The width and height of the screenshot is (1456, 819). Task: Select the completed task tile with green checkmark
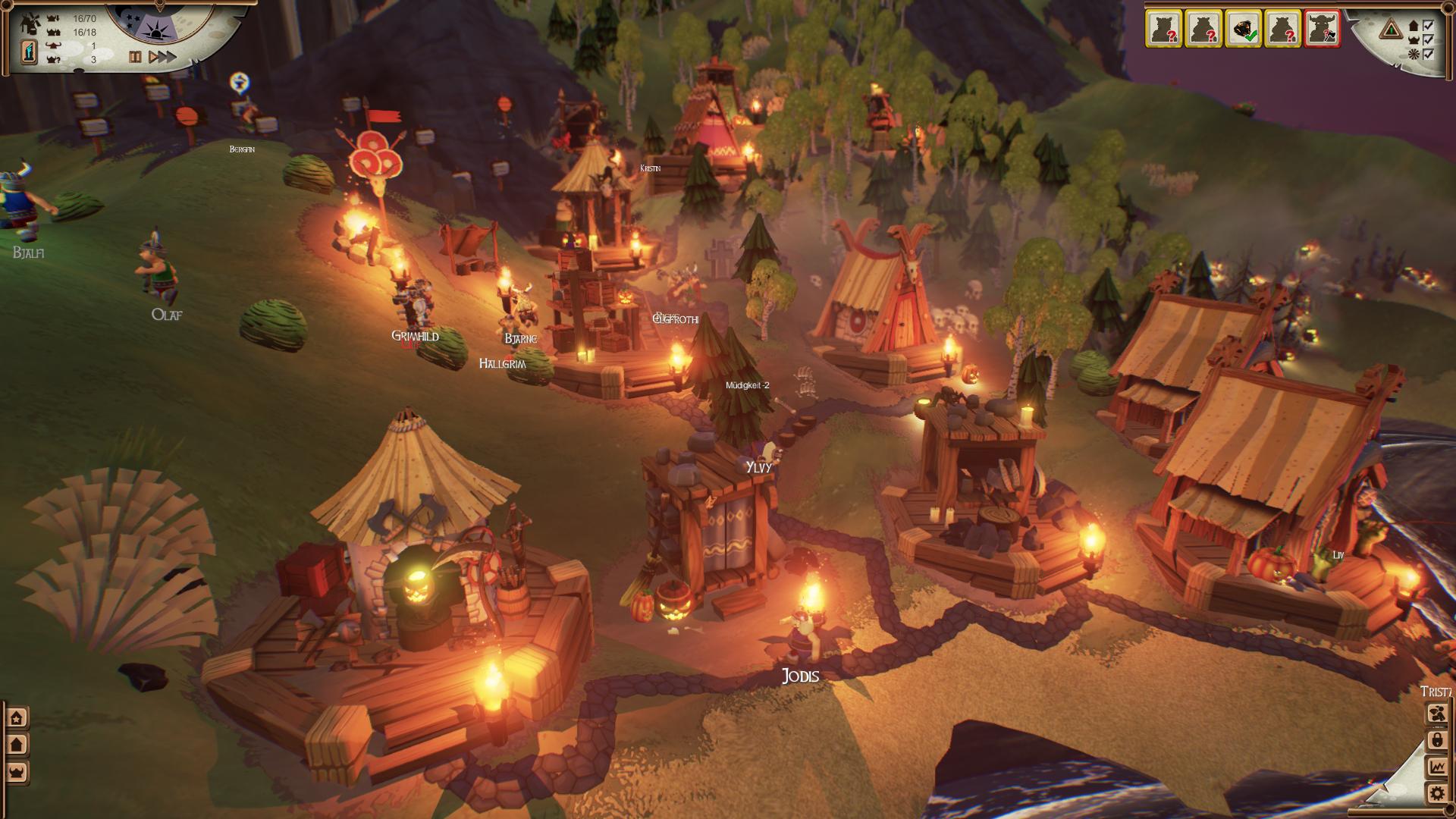coord(1243,29)
